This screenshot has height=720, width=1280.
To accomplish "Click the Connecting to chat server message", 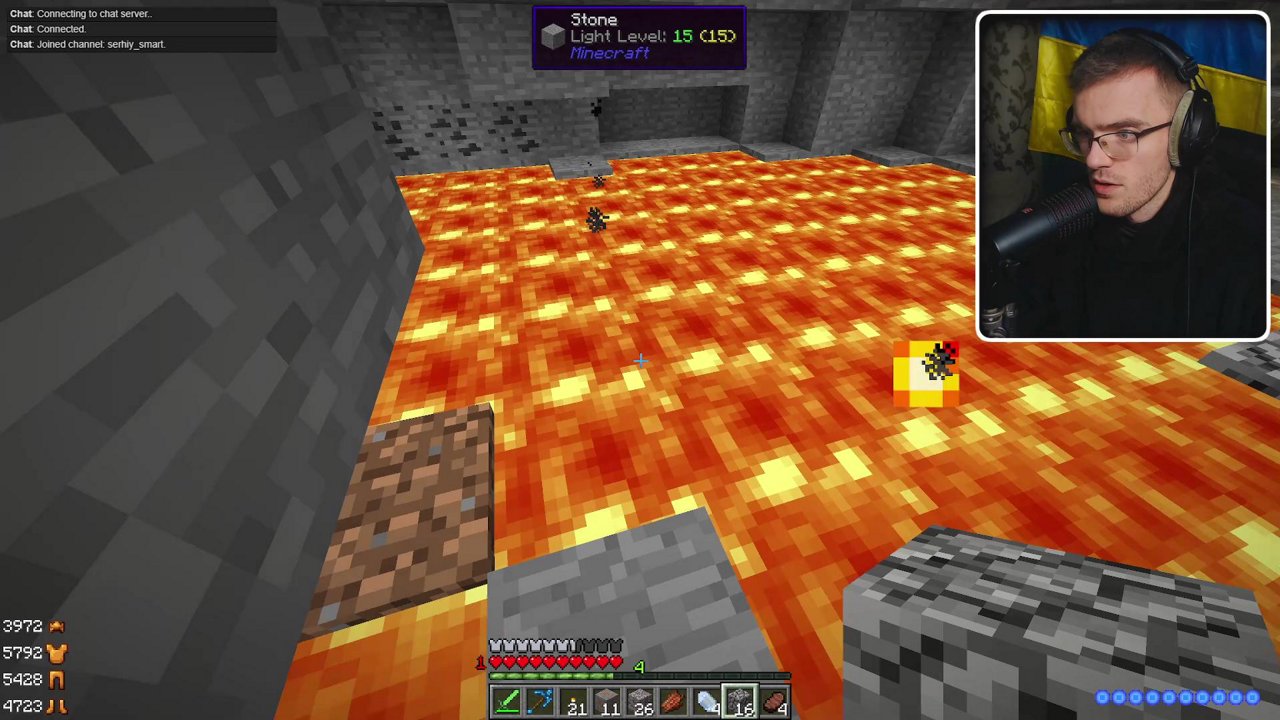I will (95, 13).
